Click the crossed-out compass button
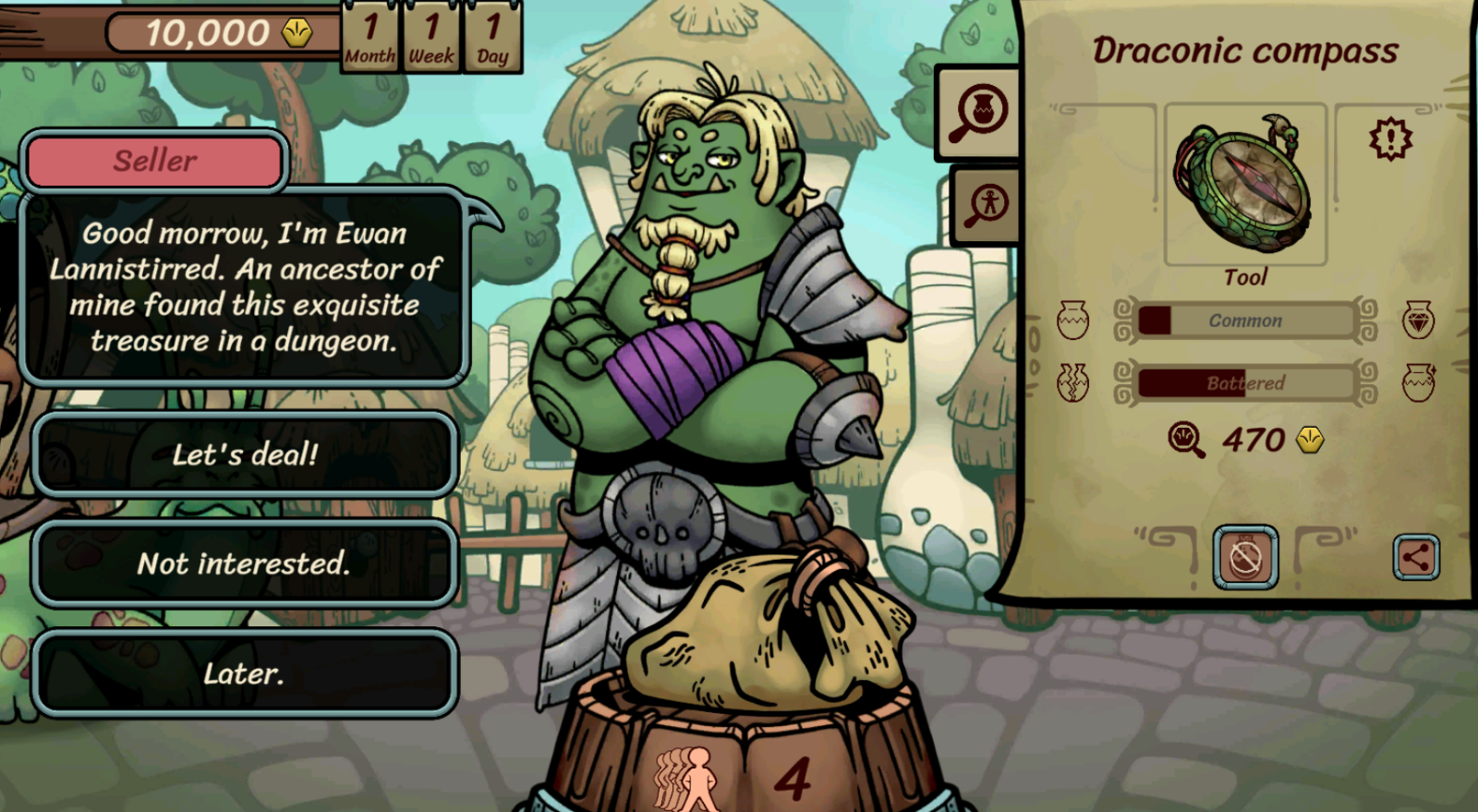 [1245, 557]
